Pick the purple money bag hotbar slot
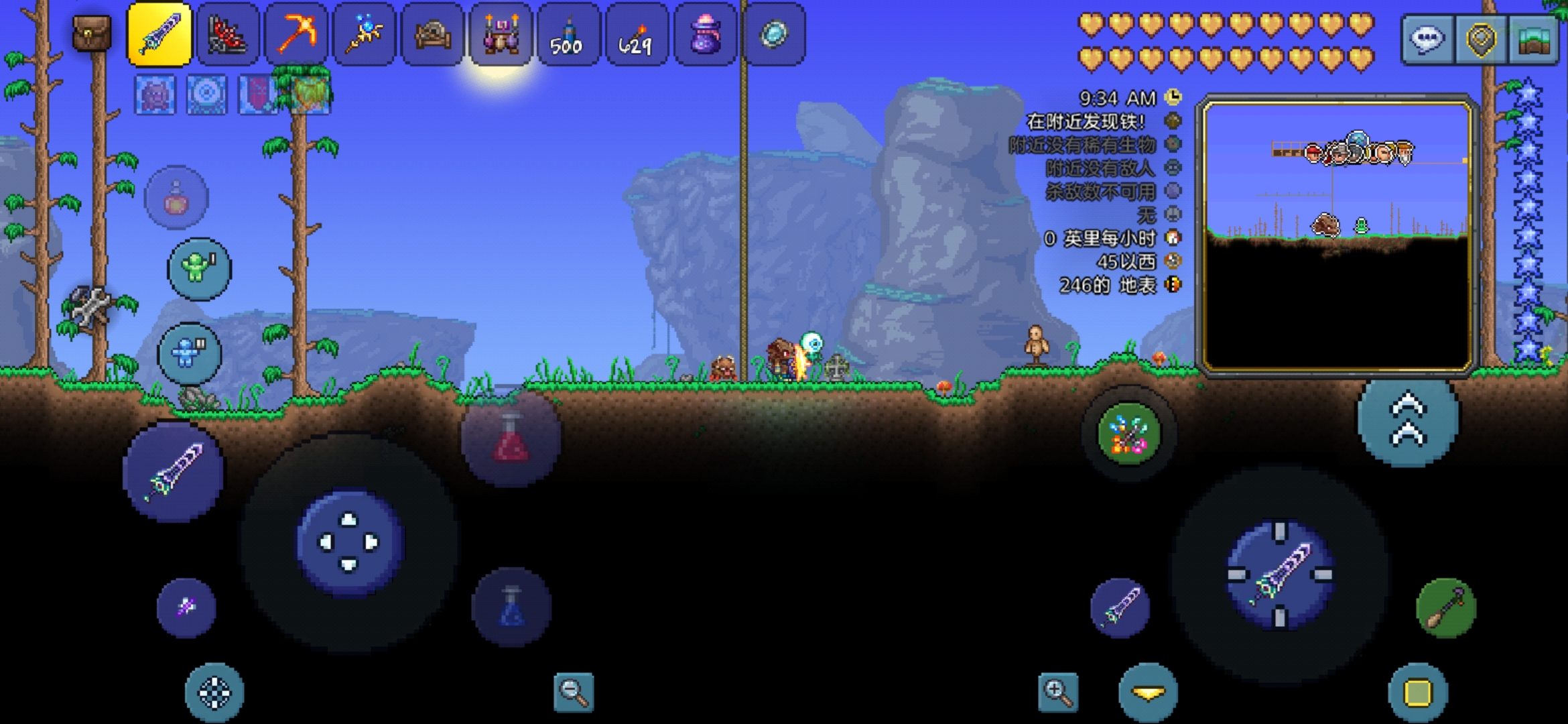The image size is (1568, 724). pos(704,34)
